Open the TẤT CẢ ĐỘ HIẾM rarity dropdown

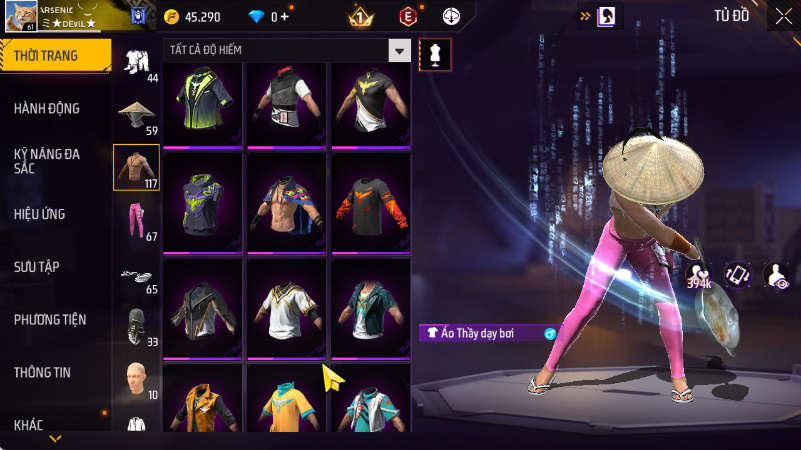[x=399, y=51]
